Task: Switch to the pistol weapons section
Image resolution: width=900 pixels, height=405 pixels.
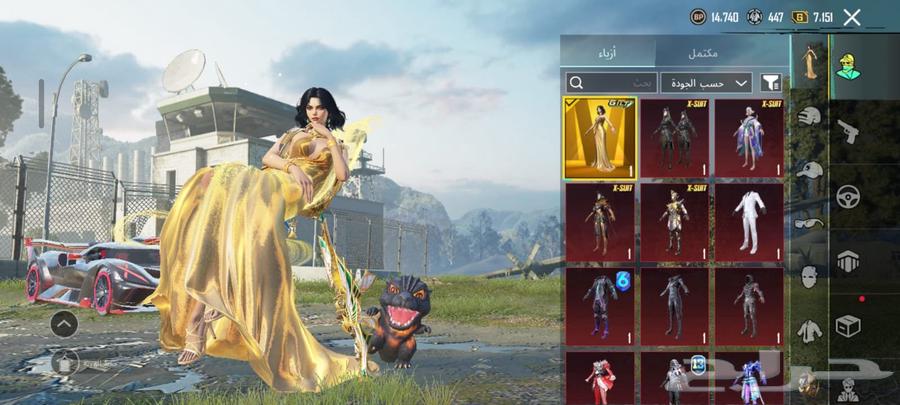Action: tap(848, 130)
